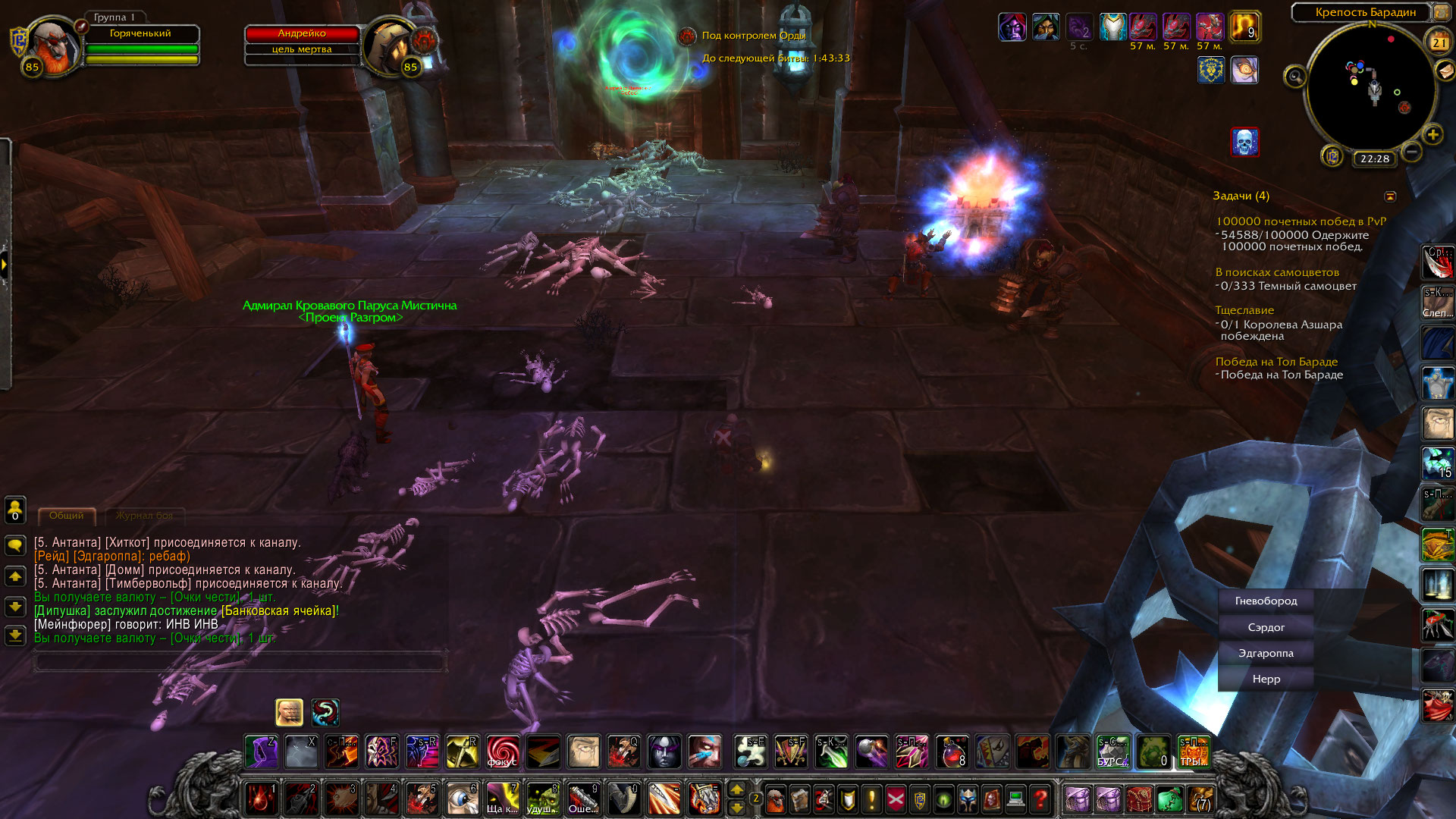Collapse the Задачи objectives tracker

coord(1390,196)
